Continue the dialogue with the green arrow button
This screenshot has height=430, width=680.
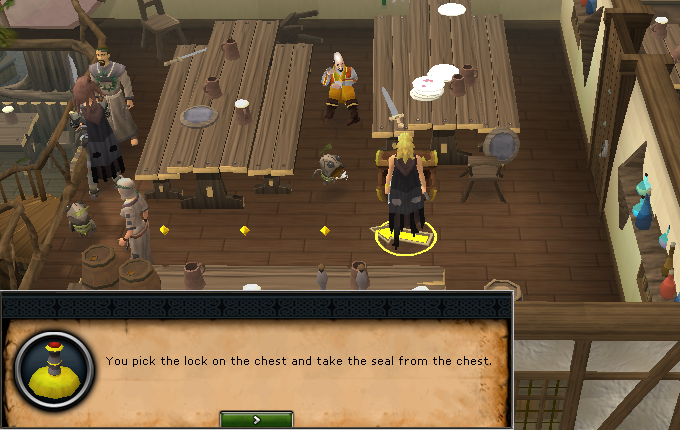(256, 420)
